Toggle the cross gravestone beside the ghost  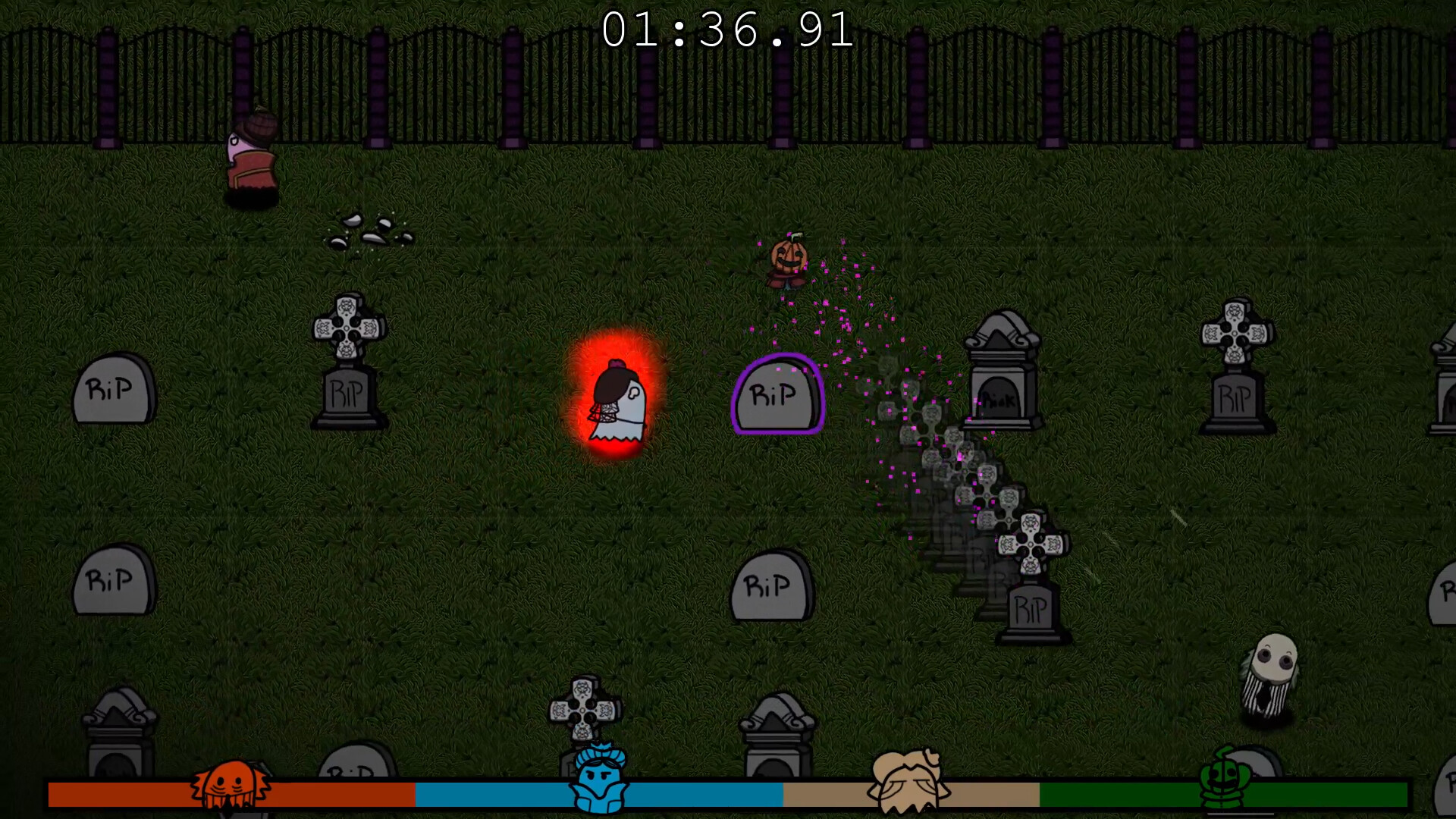click(349, 356)
